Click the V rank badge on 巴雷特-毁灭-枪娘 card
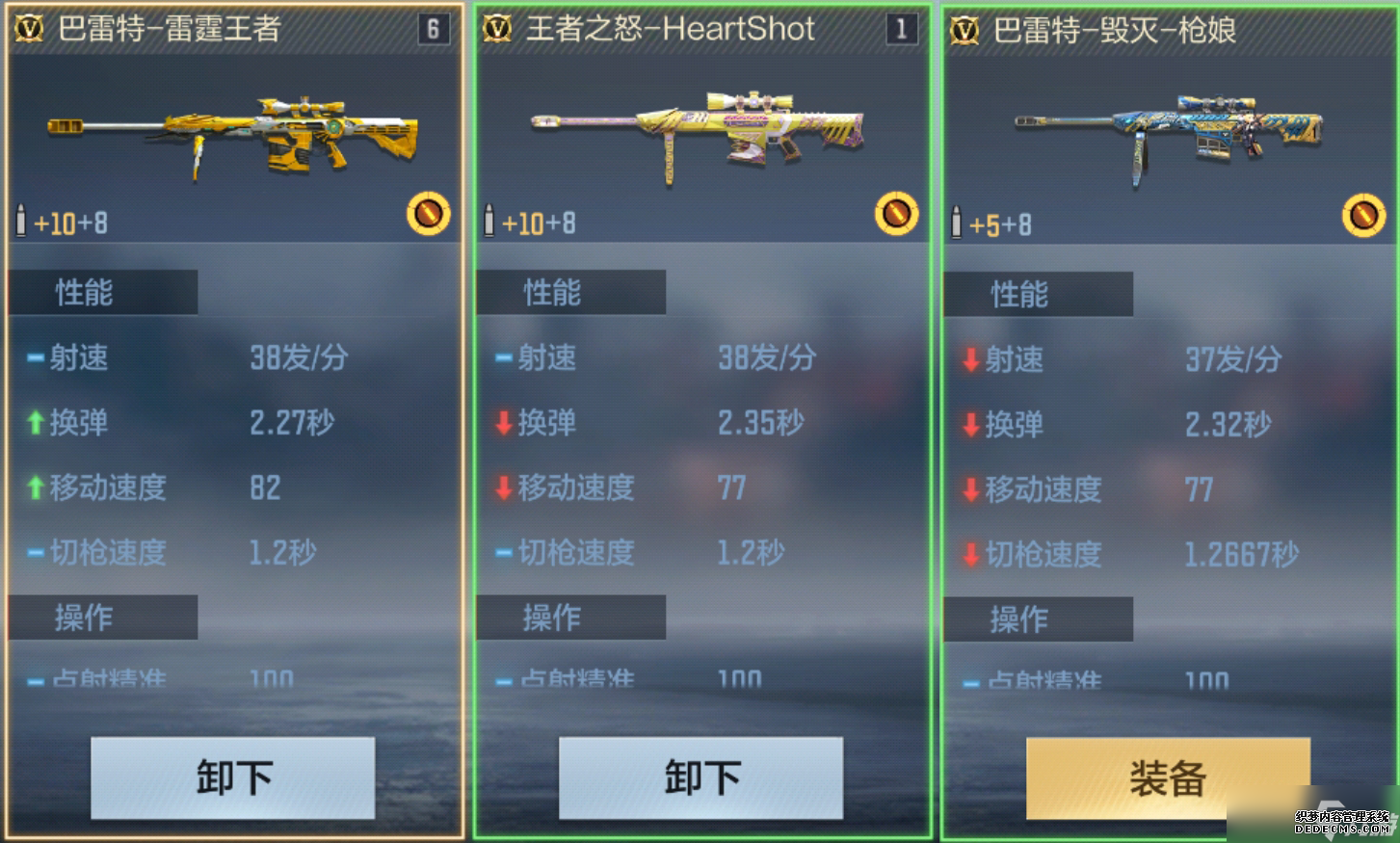 click(966, 31)
